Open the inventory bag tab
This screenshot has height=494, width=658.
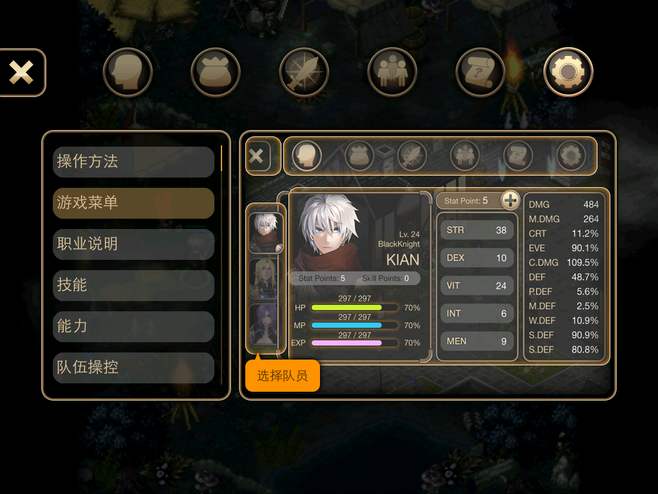tap(215, 72)
